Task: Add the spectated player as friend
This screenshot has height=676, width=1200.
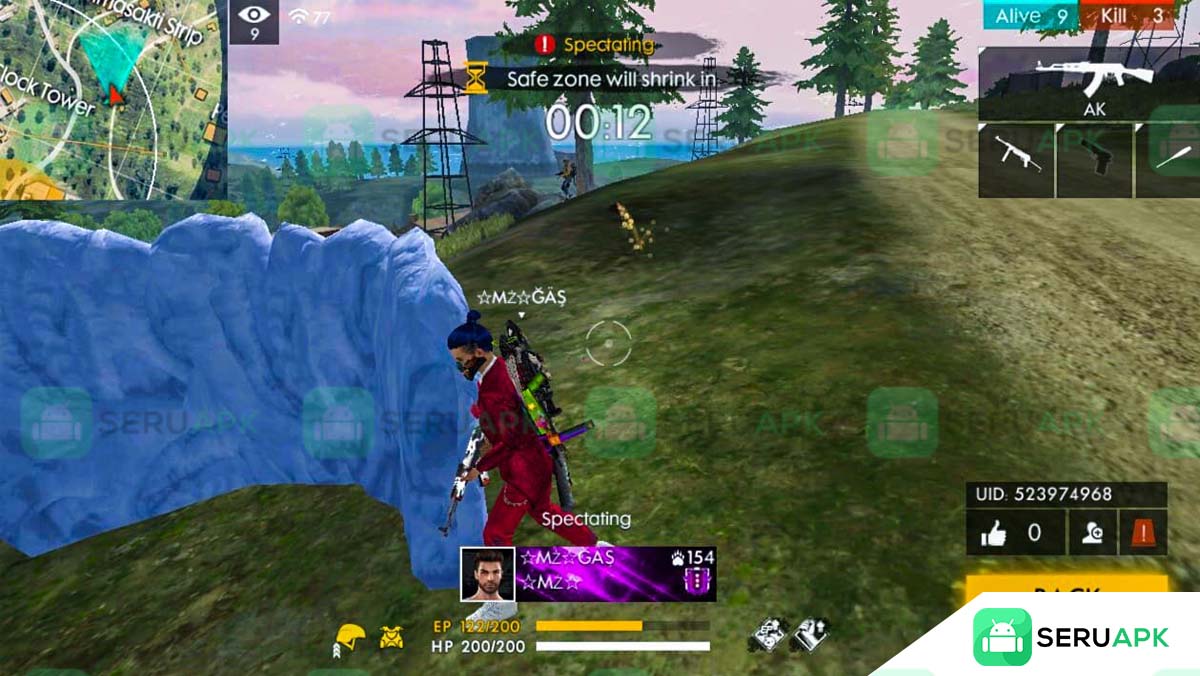Action: (x=1092, y=534)
